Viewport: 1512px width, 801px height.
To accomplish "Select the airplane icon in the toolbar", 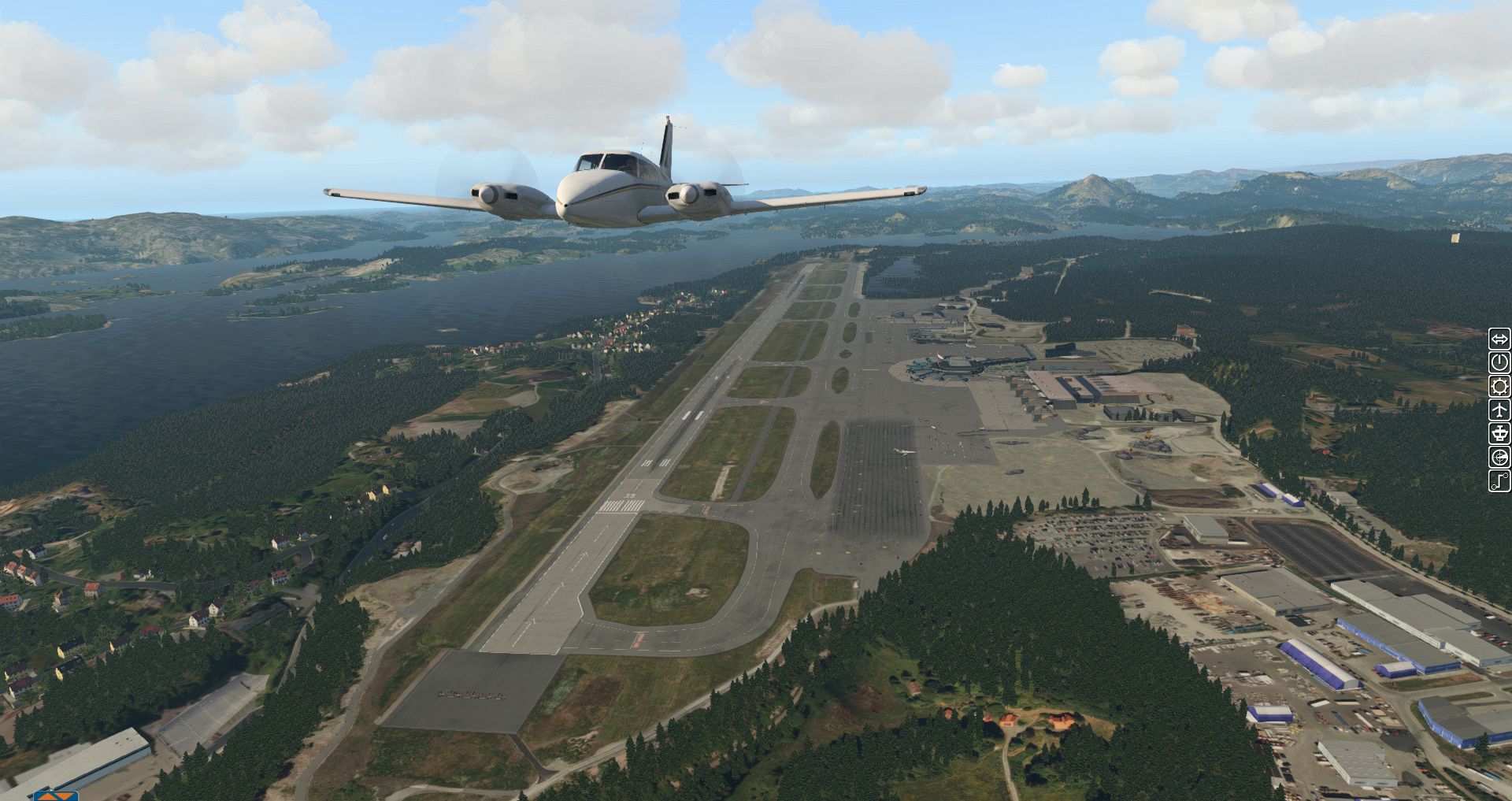I will [1499, 410].
